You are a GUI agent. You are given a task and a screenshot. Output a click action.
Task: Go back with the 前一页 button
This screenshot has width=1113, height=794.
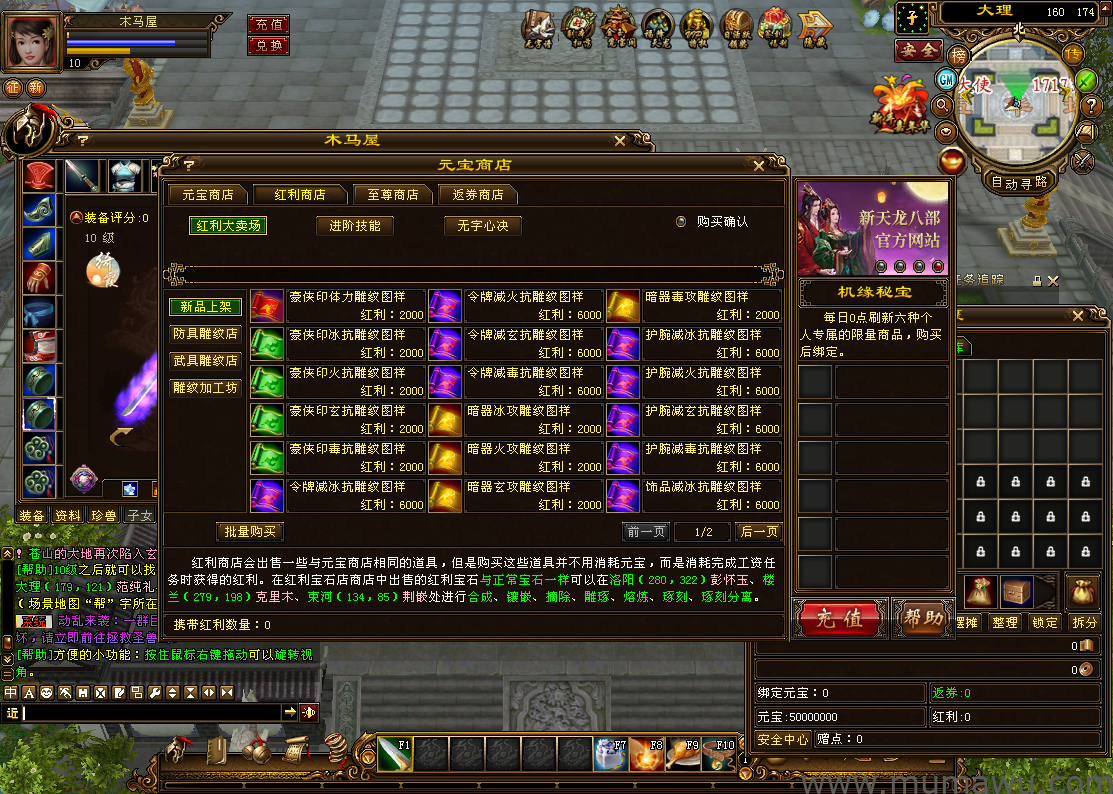[x=646, y=532]
